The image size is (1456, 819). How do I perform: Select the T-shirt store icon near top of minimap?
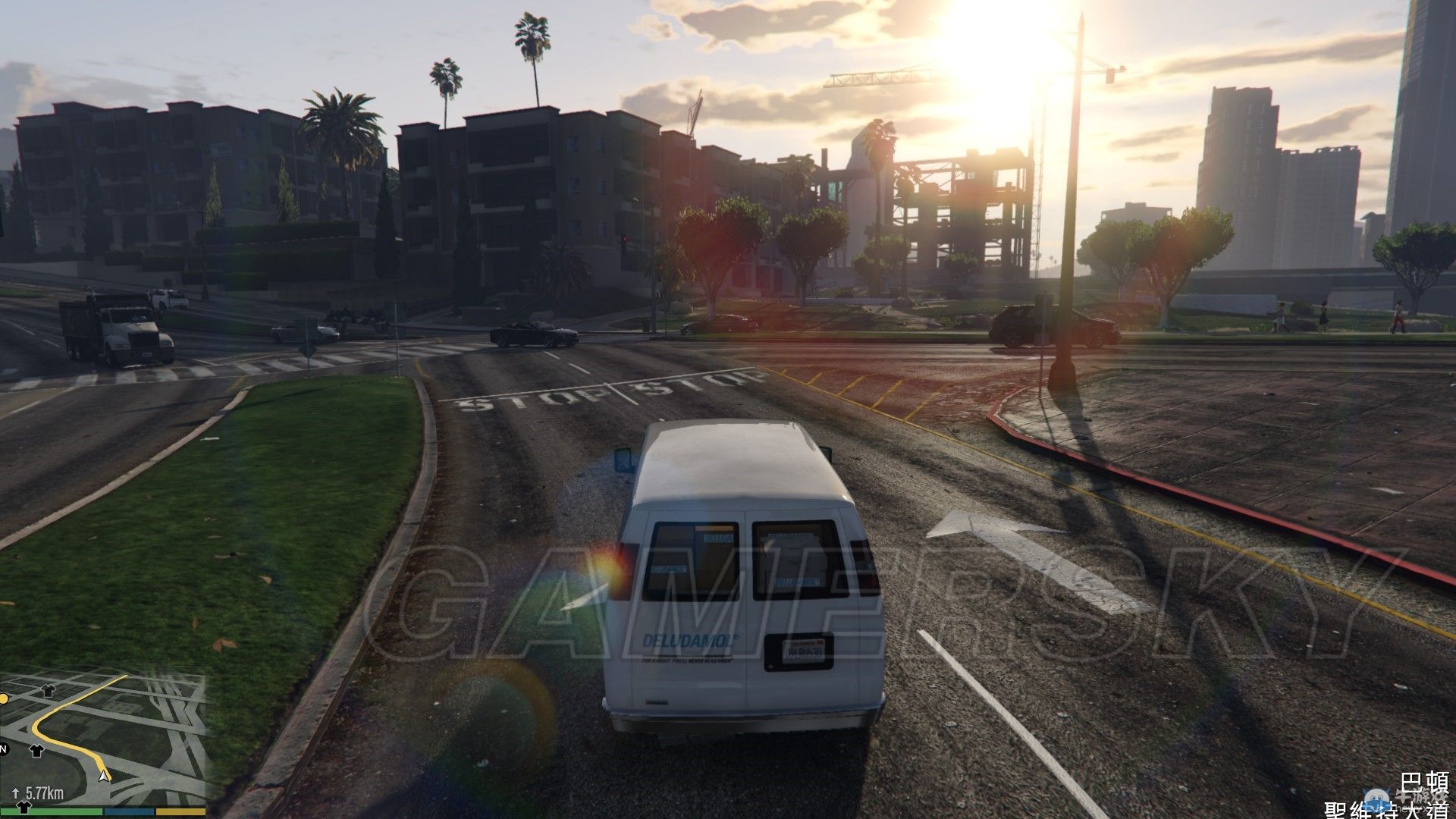(48, 691)
